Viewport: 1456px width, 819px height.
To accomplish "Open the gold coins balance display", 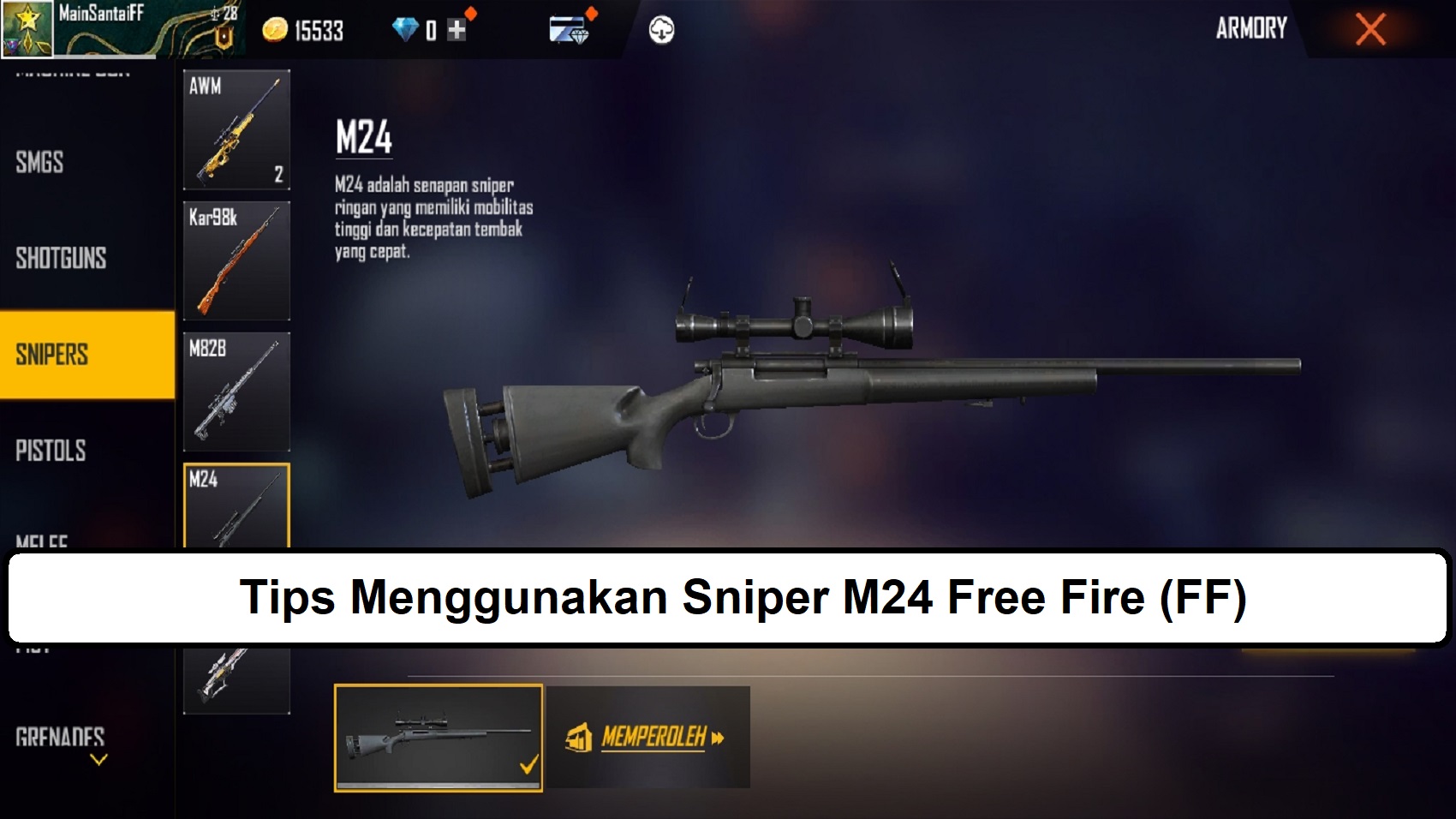I will click(x=304, y=30).
